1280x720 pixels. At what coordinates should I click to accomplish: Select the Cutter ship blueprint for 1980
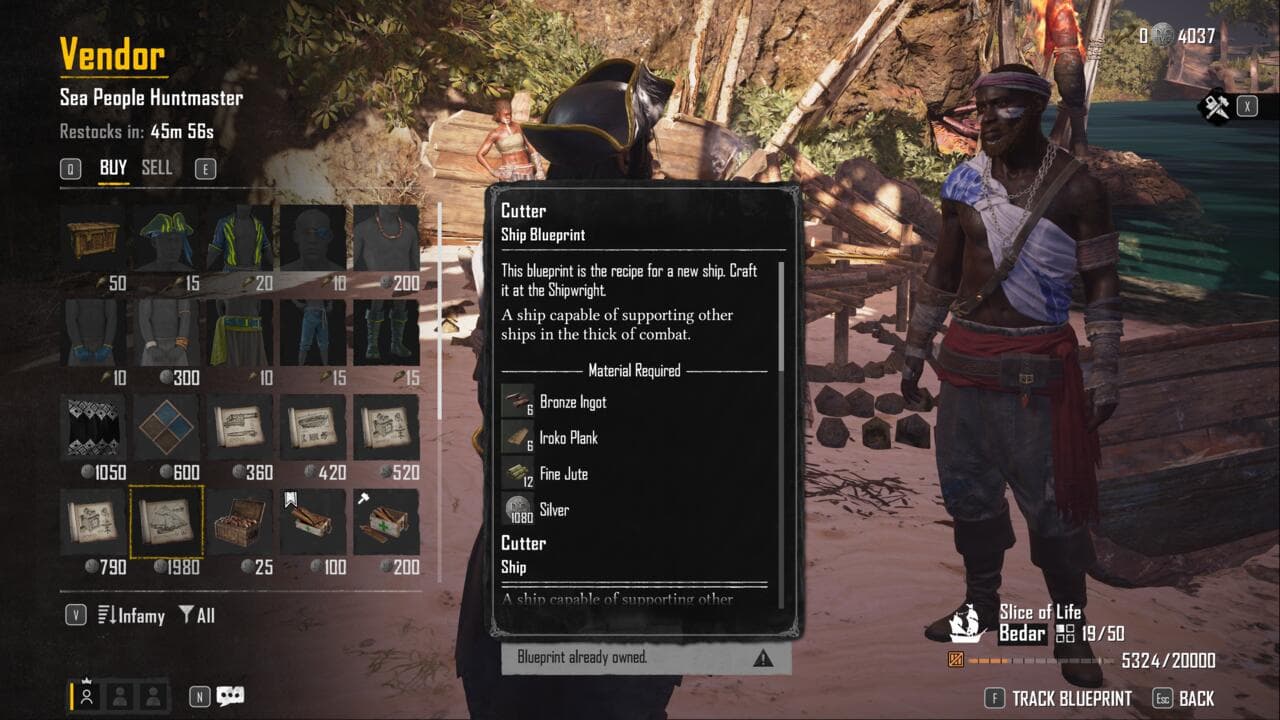[x=166, y=521]
